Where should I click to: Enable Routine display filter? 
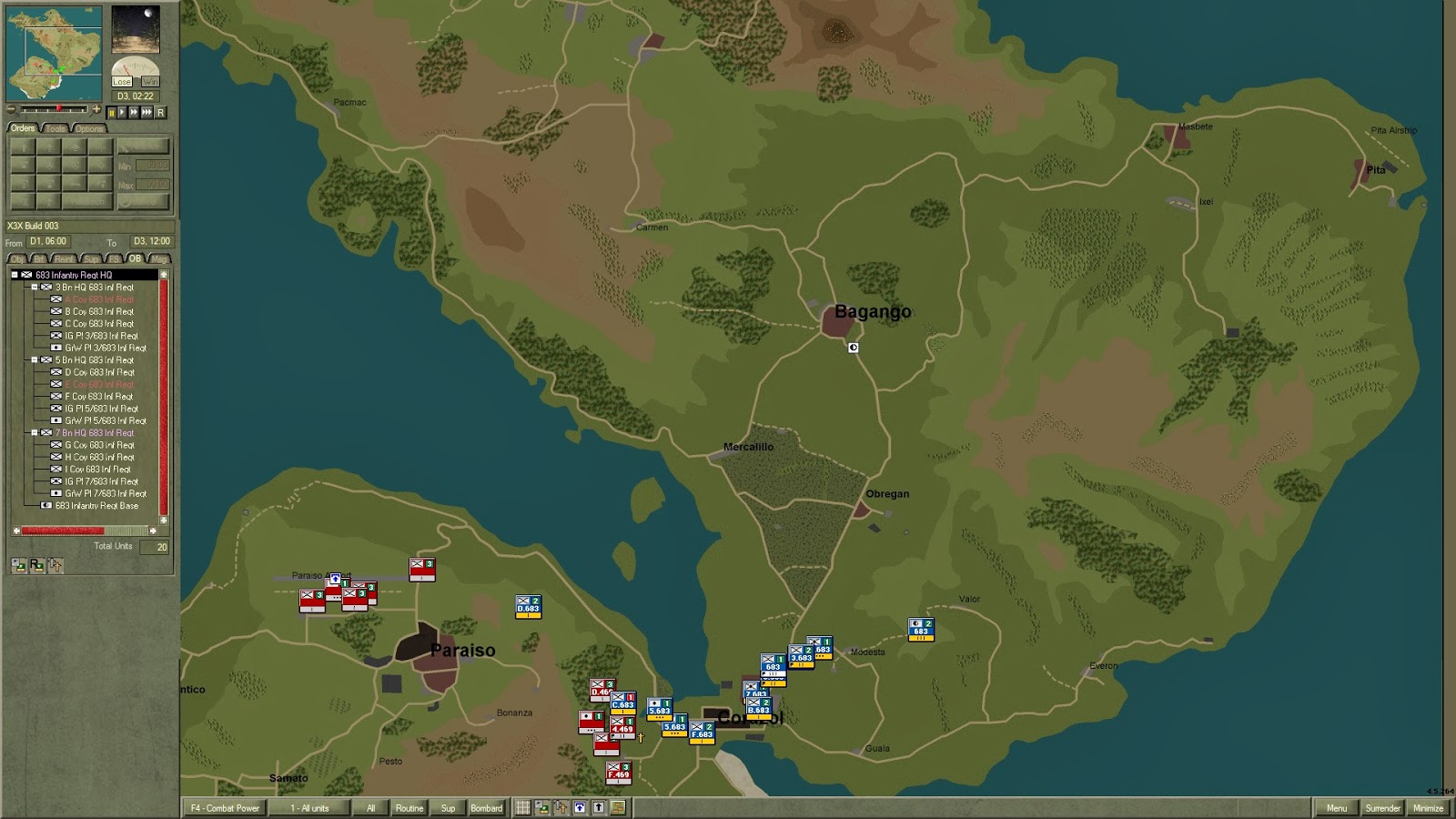tap(409, 807)
